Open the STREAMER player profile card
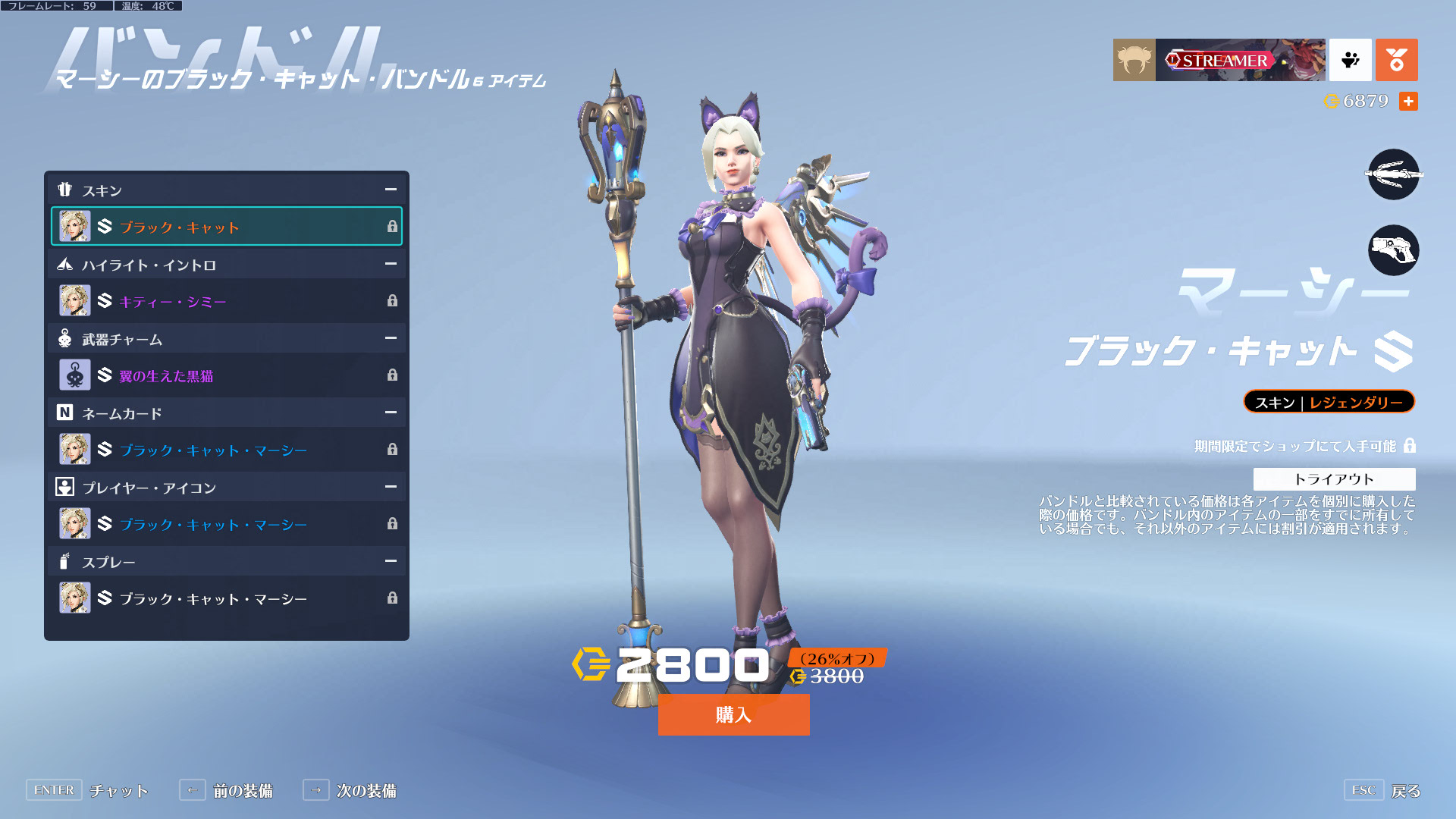The height and width of the screenshot is (819, 1456). tap(1219, 60)
